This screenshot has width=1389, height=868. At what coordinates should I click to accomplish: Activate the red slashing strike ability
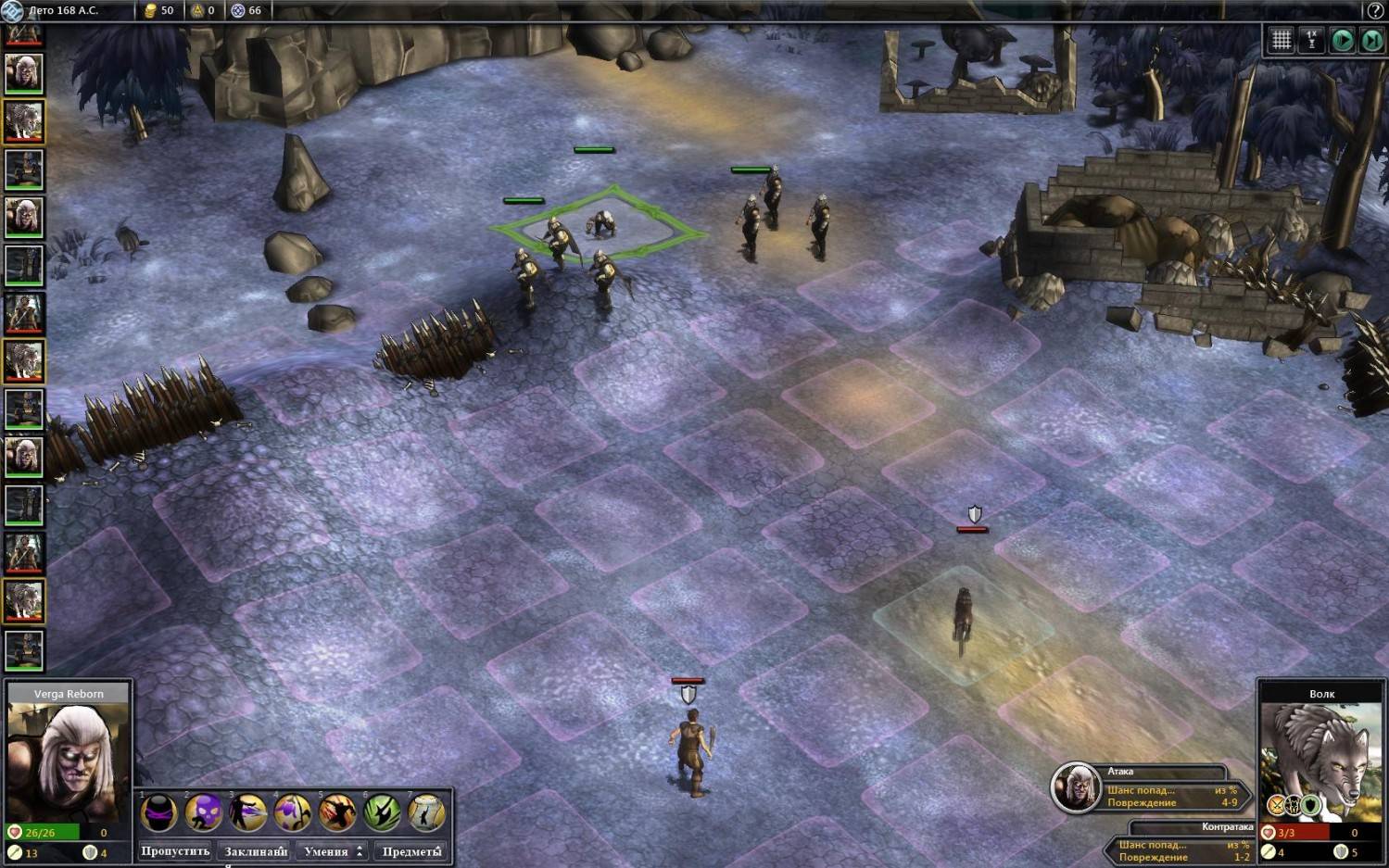coord(337,813)
